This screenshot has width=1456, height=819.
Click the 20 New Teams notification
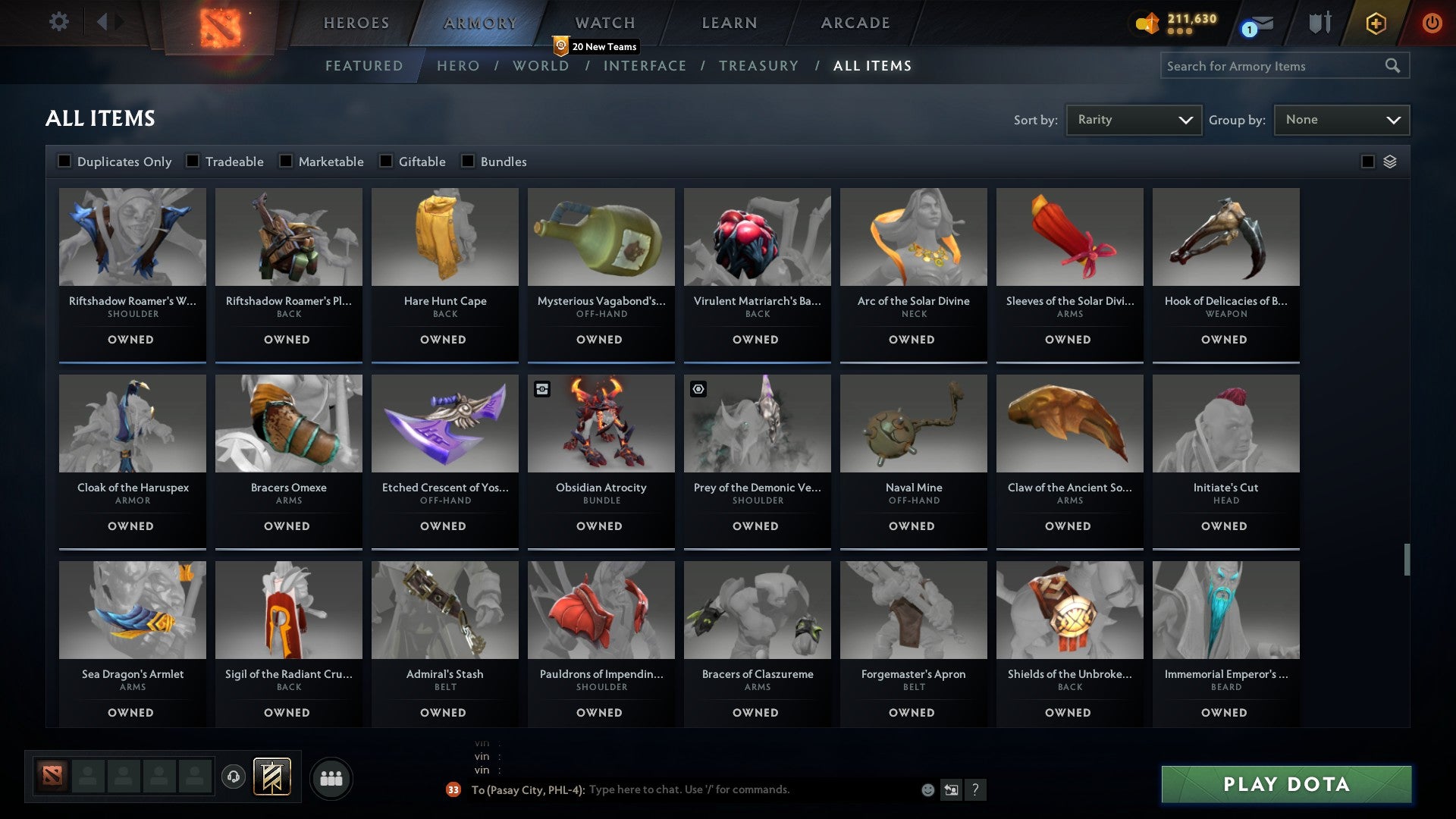tap(597, 46)
